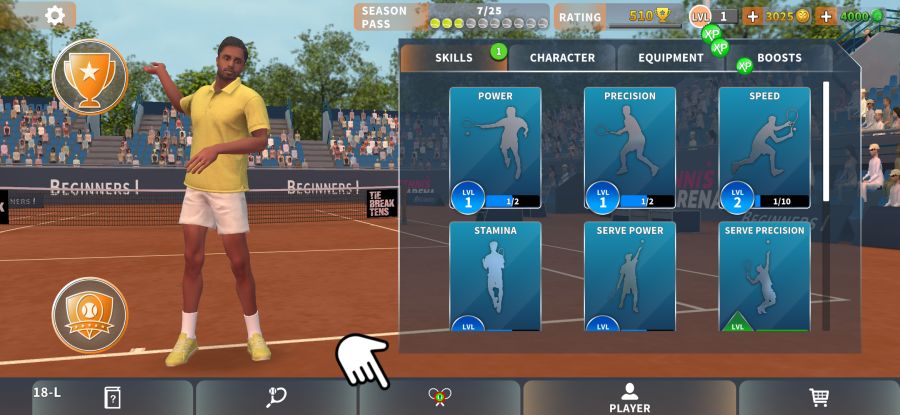This screenshot has width=900, height=415.
Task: Switch to the Skills tab
Action: coord(454,58)
